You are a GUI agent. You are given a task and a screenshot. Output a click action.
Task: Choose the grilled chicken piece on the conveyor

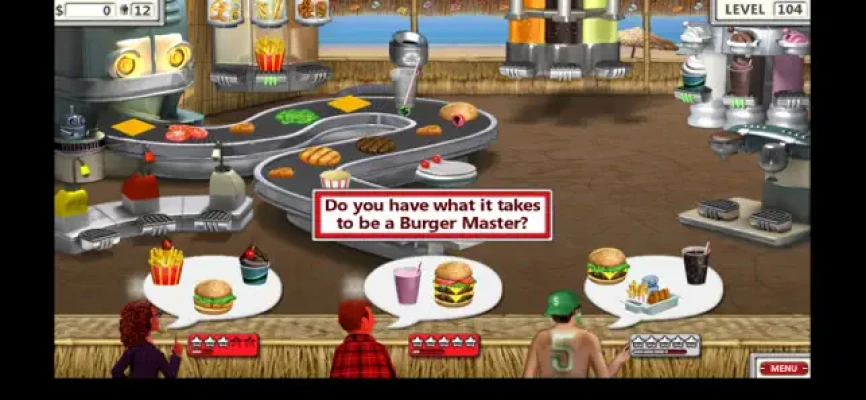tap(320, 156)
